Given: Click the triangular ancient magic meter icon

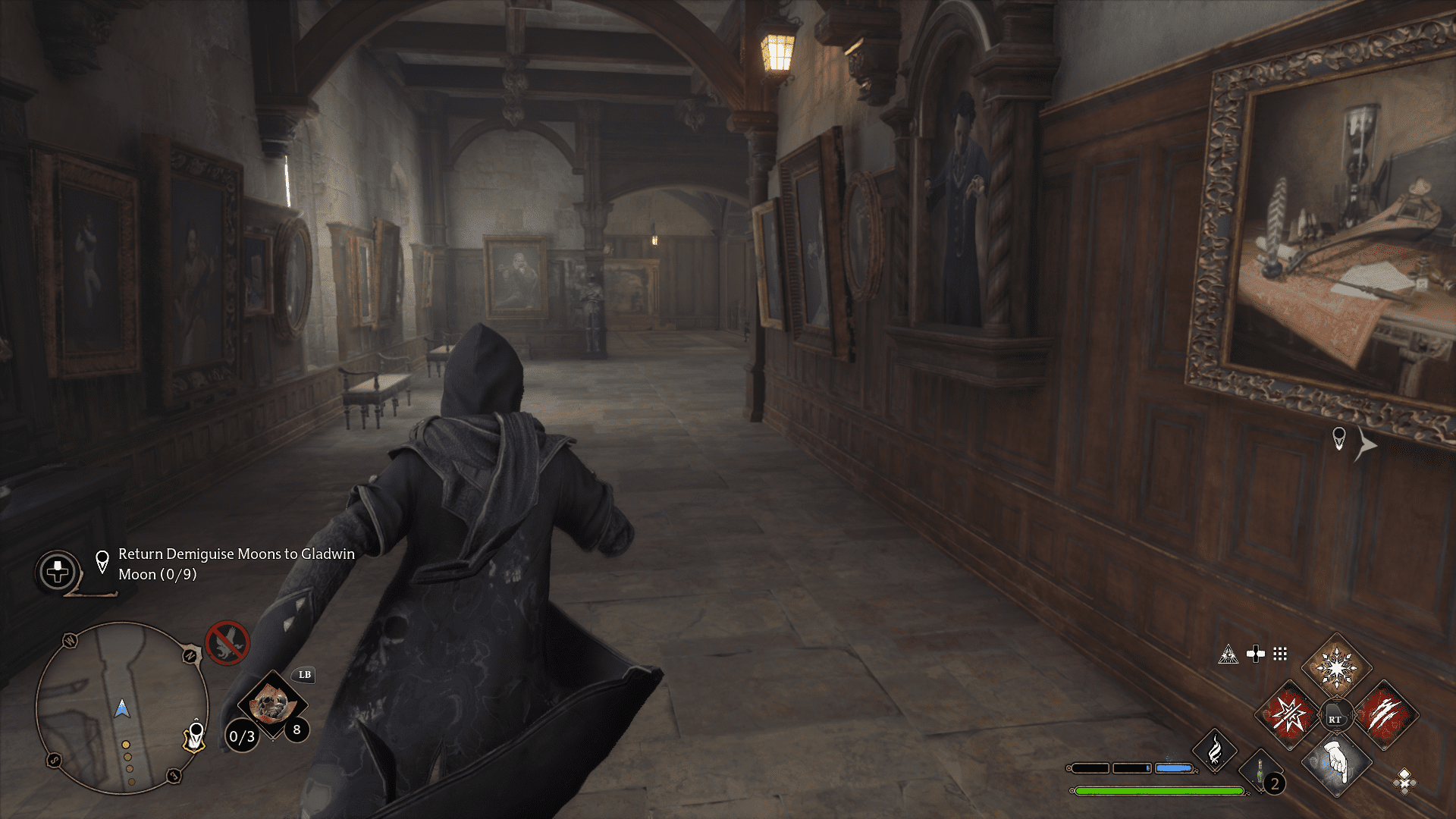Looking at the screenshot, I should (x=1229, y=654).
